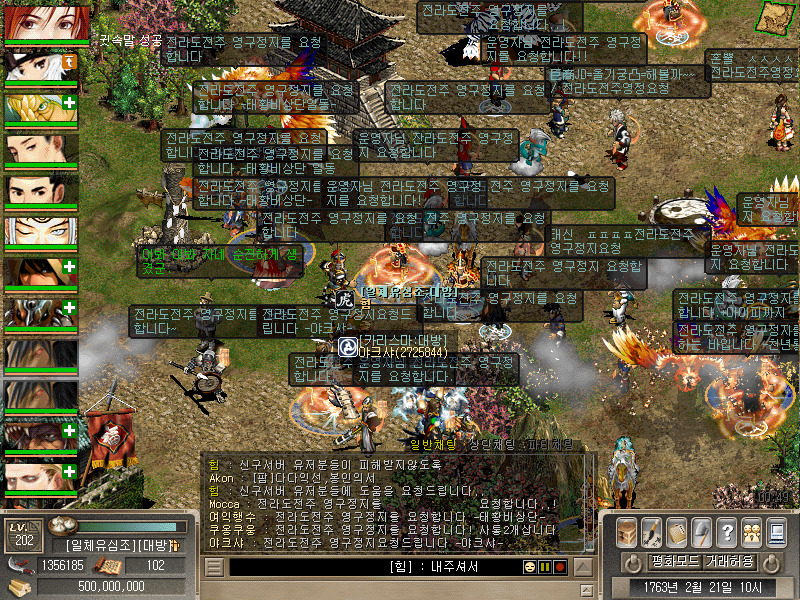800x600 pixels.
Task: Open the treasure chest inventory icon
Action: coord(627,530)
